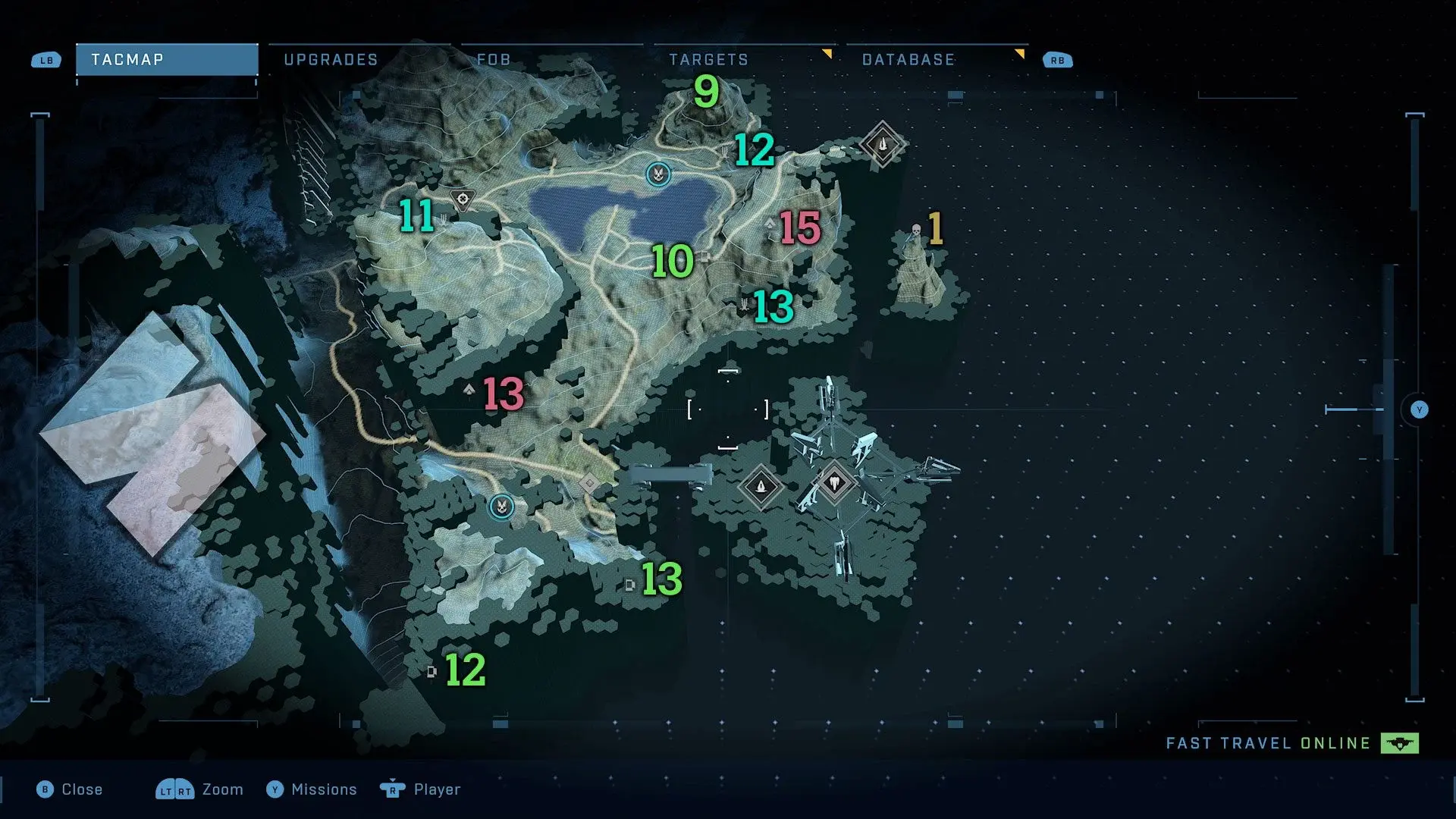This screenshot has height=819, width=1456.
Task: Click the crosshair target marker near number 11
Action: pos(463,199)
